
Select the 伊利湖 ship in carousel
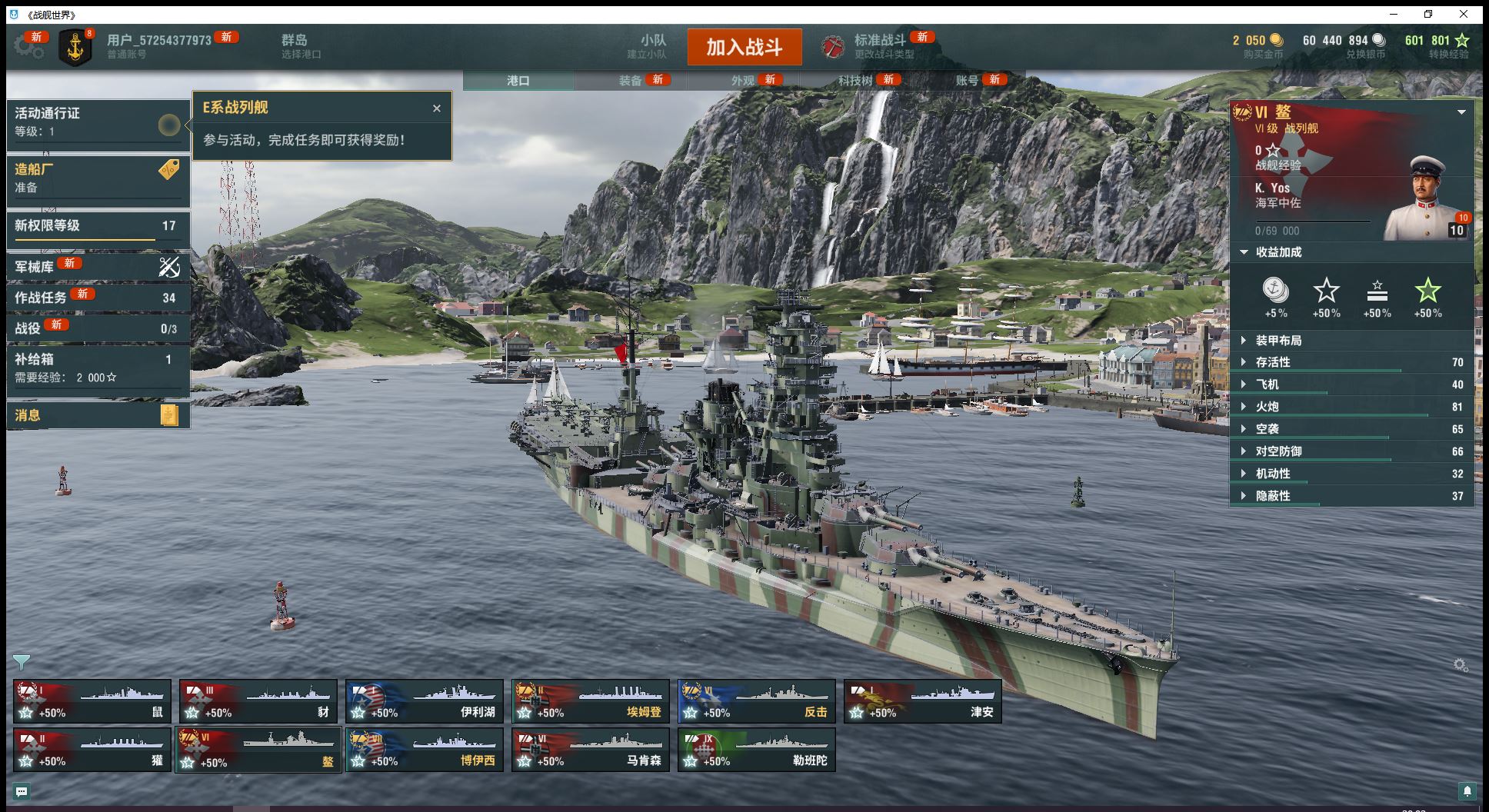[425, 701]
